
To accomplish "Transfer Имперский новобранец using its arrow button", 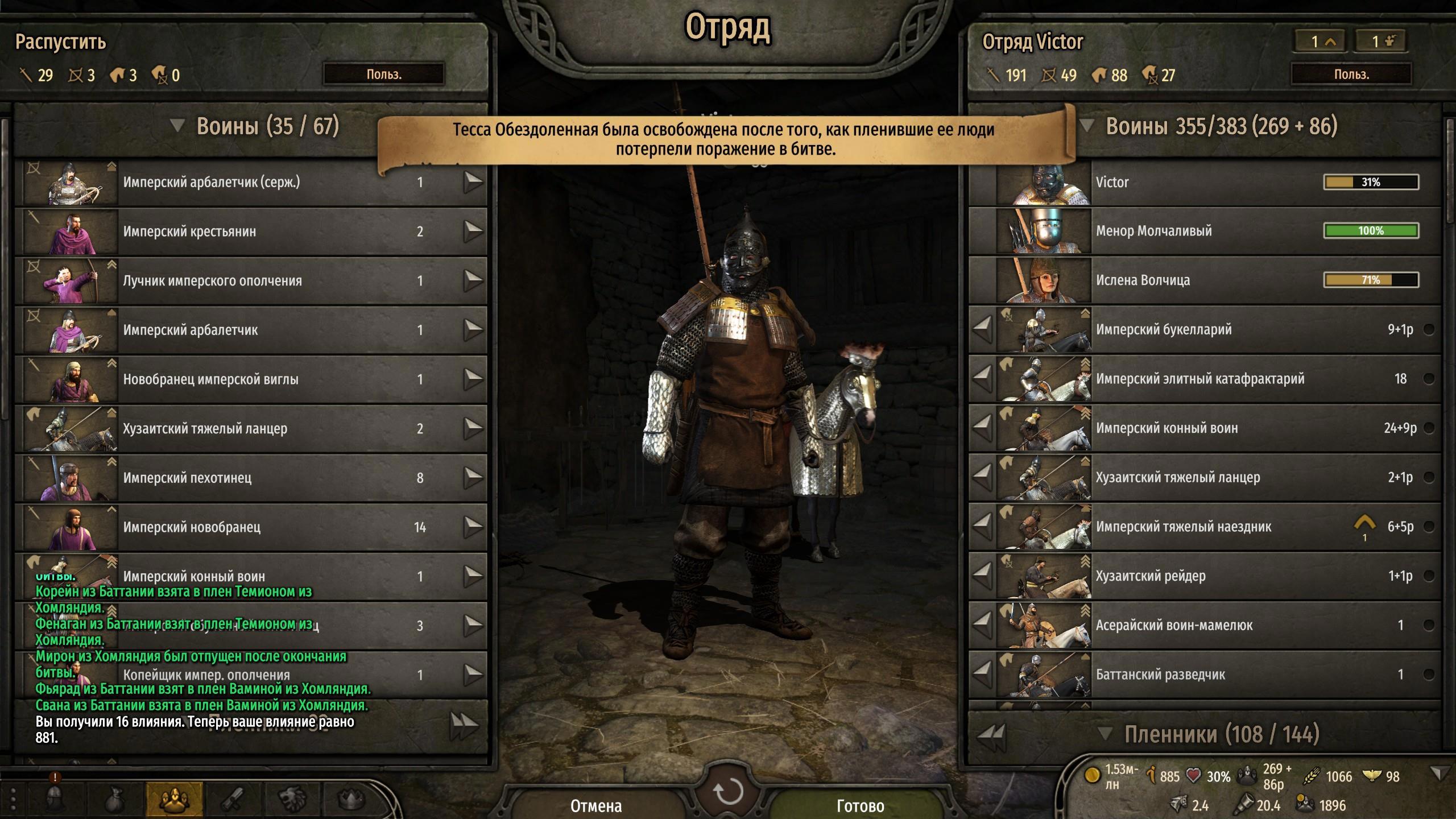I will coord(473,527).
